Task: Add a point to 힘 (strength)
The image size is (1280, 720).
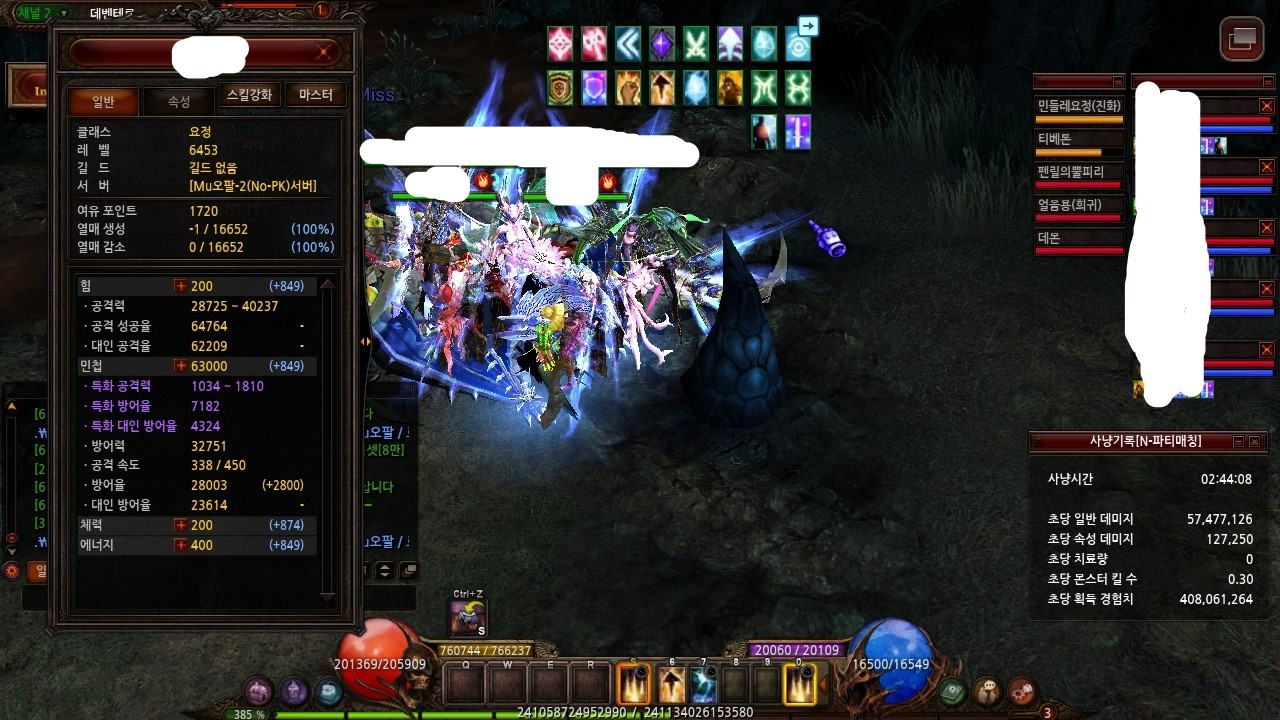Action: pos(181,286)
